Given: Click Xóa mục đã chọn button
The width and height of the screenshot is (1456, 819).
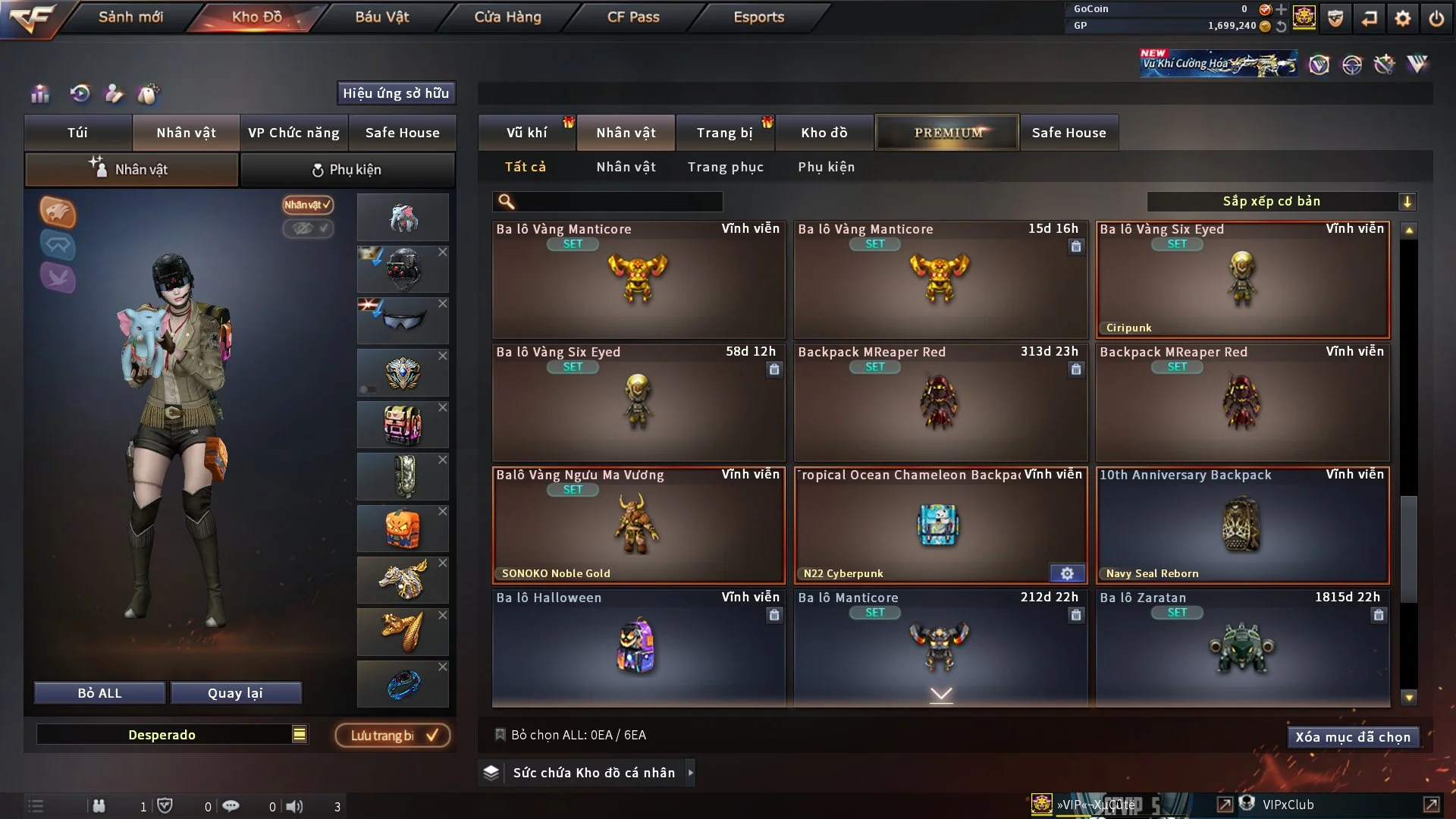Looking at the screenshot, I should 1353,737.
